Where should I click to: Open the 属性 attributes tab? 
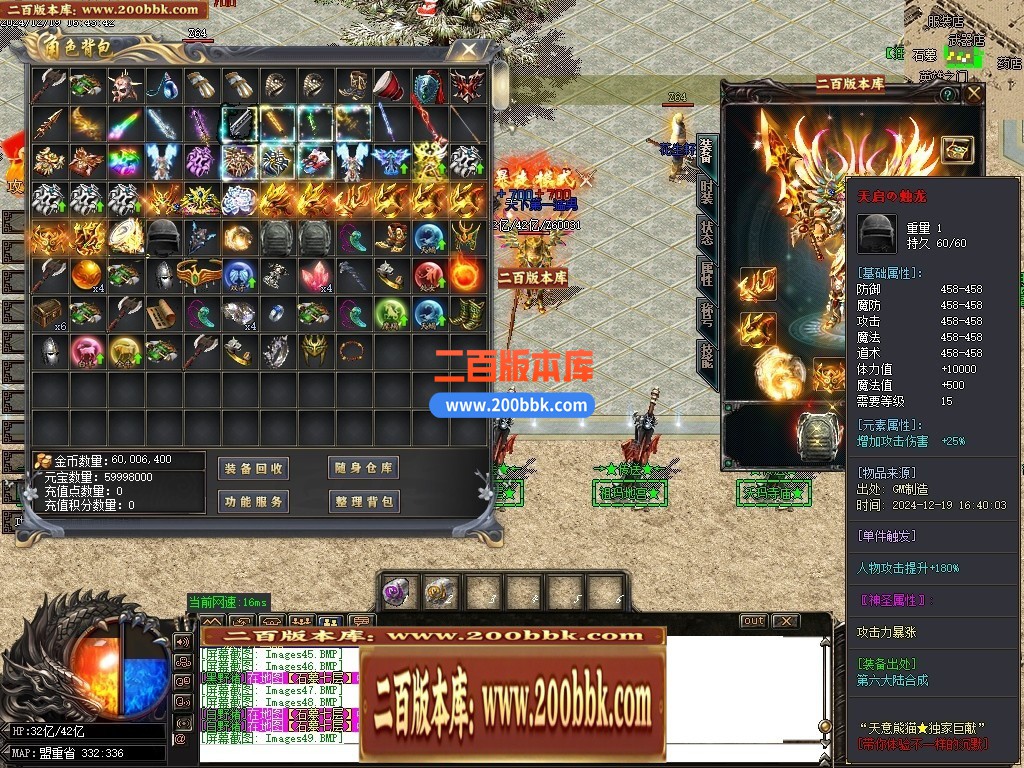(x=707, y=276)
